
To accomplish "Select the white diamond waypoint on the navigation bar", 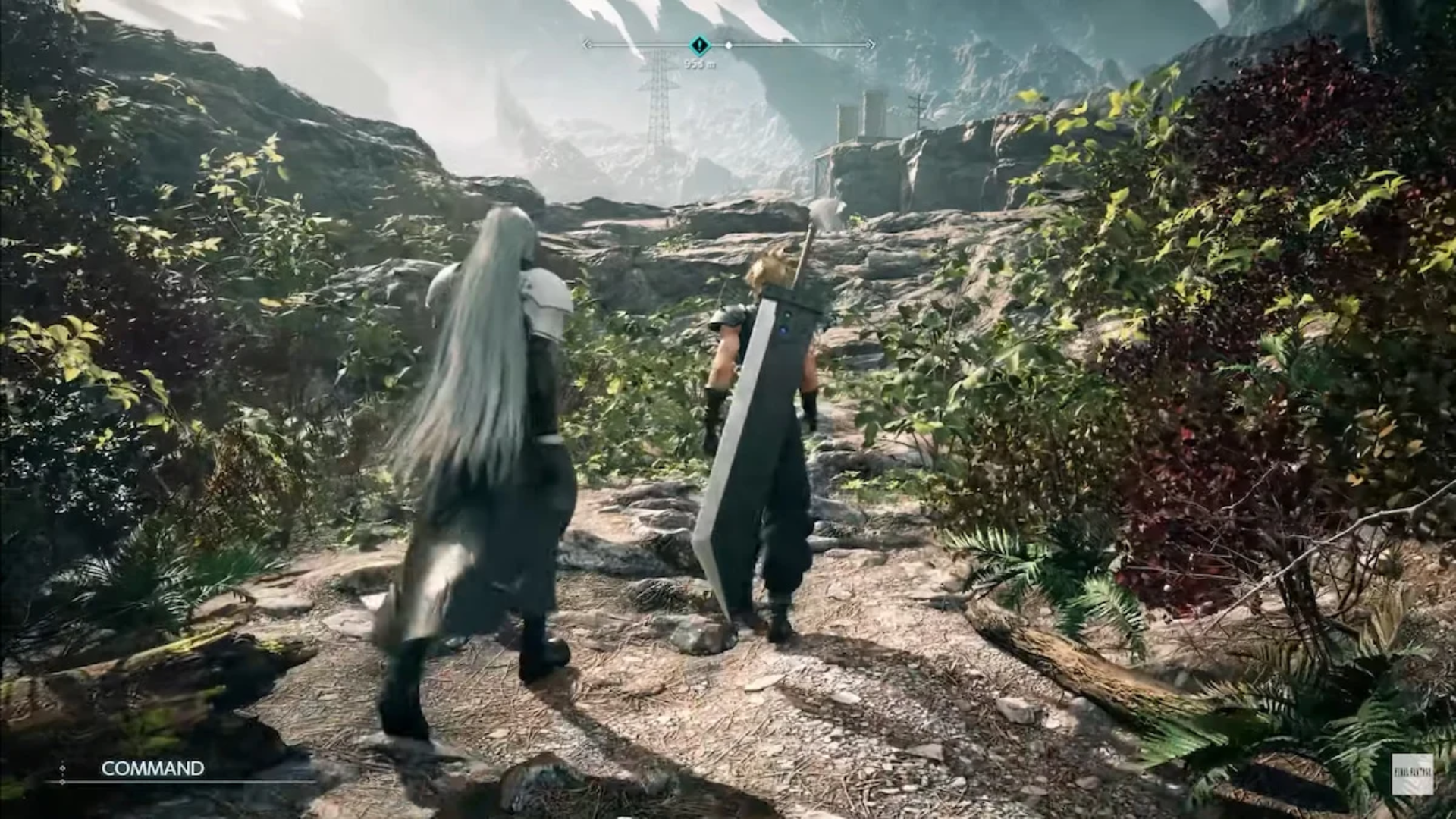I will tap(729, 45).
